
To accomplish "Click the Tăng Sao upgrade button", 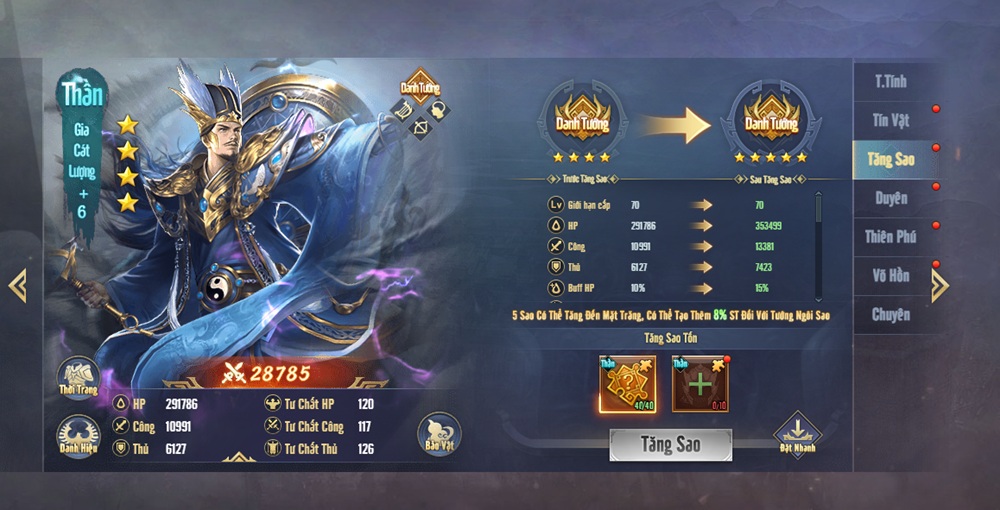I will (670, 444).
